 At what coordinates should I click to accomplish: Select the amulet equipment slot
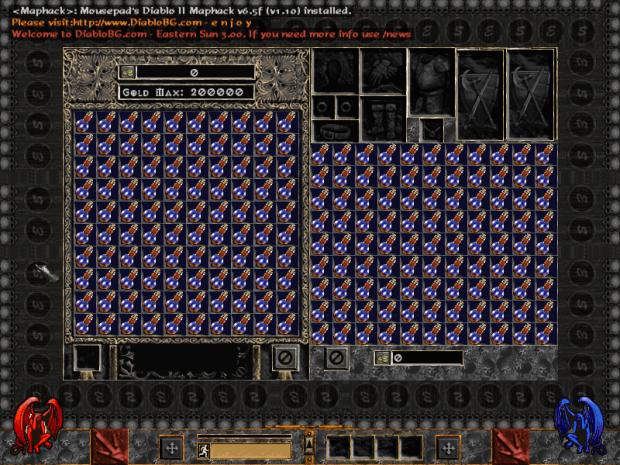pos(431,130)
